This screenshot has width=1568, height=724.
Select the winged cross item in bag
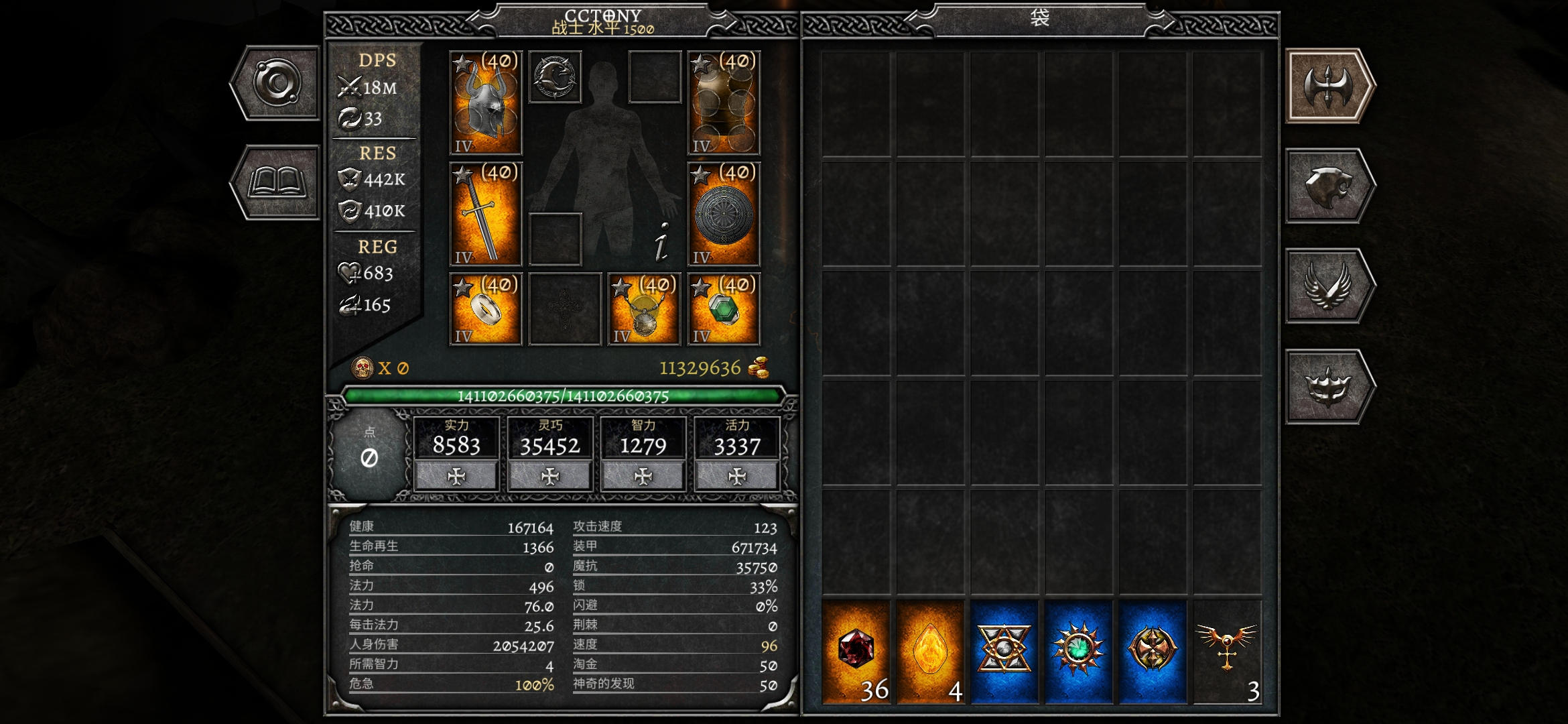pos(1227,652)
